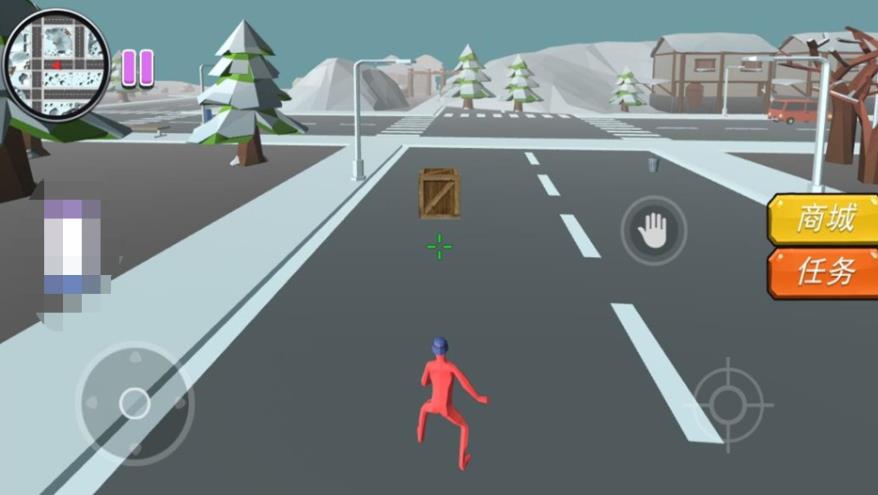
Task: Open the 任务 missions panel
Action: click(x=822, y=272)
